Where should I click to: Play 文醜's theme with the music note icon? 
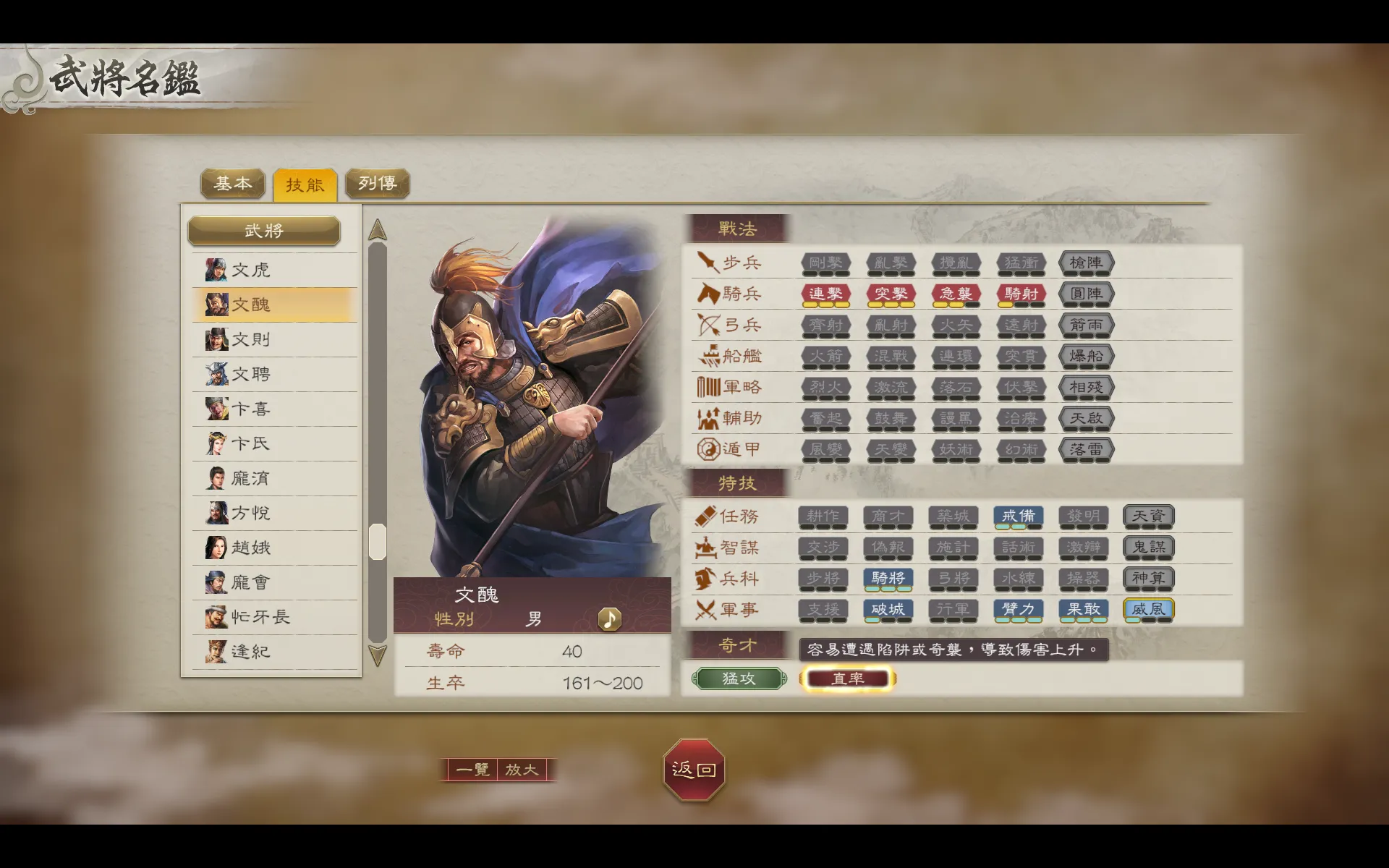click(609, 619)
